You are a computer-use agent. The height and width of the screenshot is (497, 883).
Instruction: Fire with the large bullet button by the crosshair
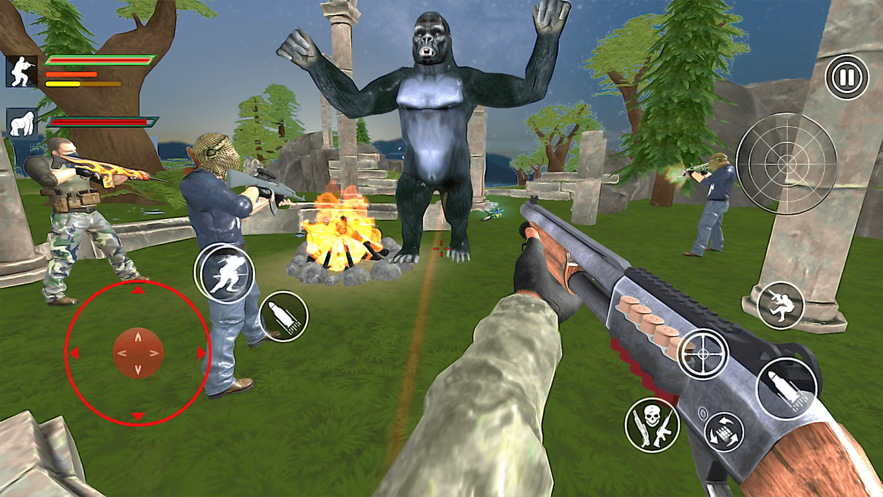[786, 387]
